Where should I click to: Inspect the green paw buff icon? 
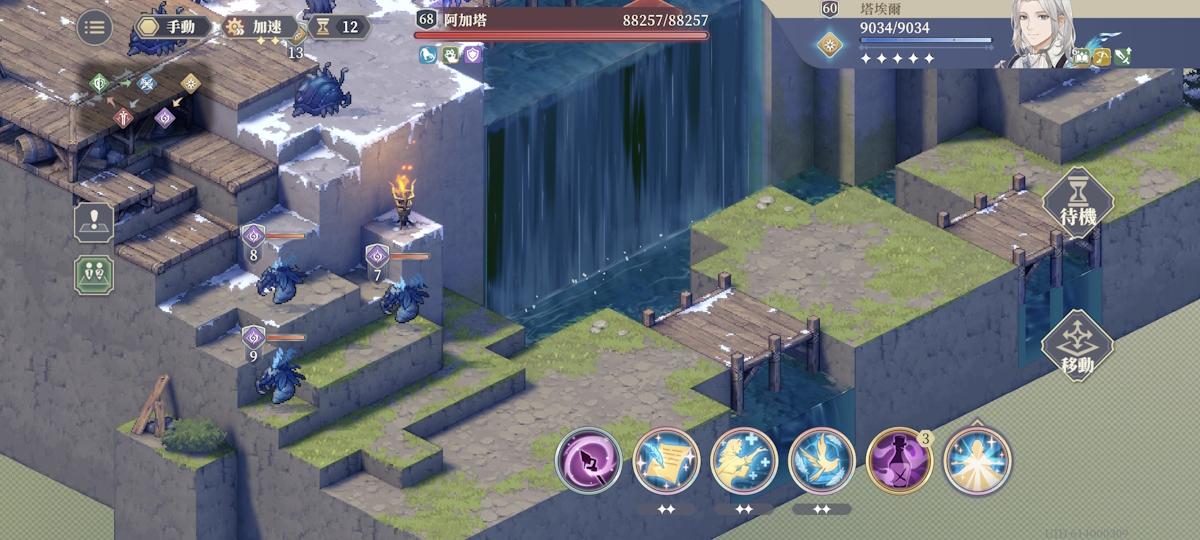tap(450, 55)
